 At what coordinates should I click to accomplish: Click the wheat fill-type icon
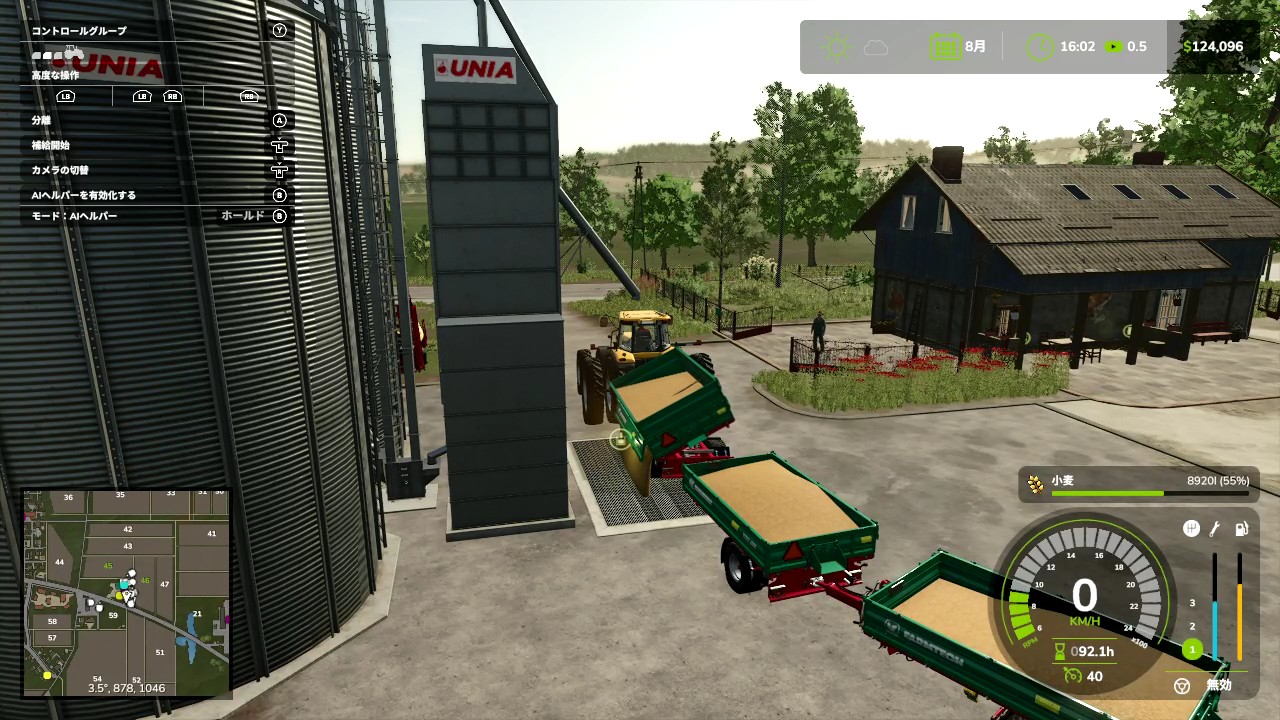click(x=1035, y=483)
